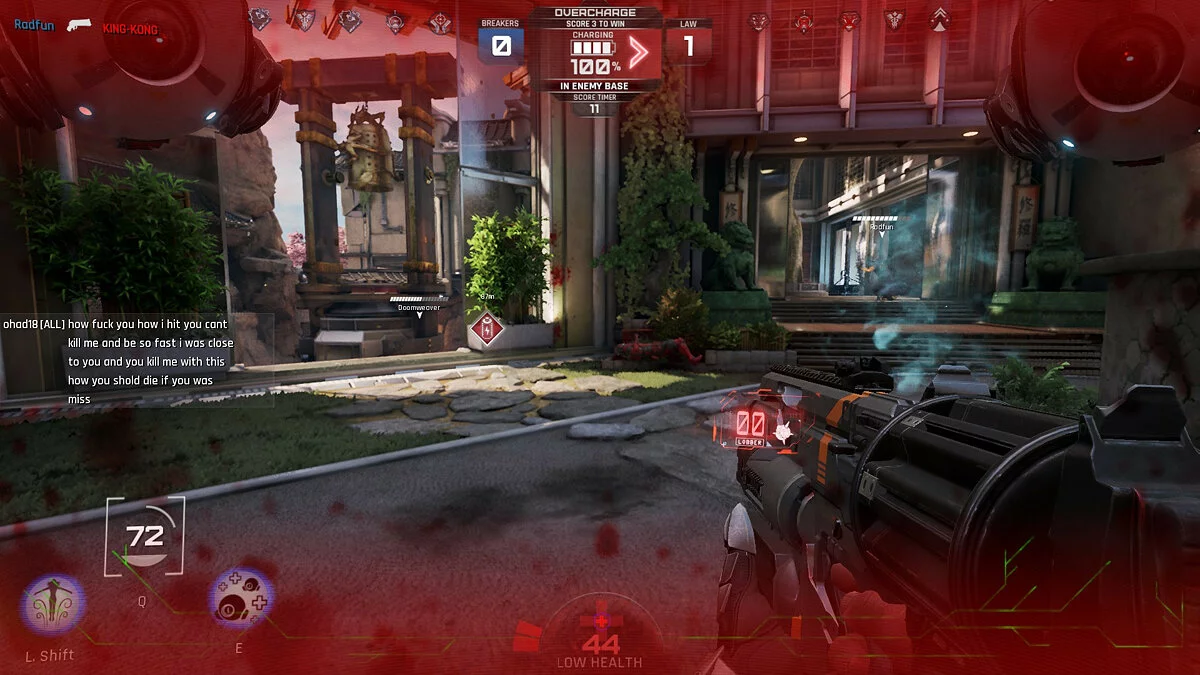
Task: Click the red battery objective marker
Action: 487,328
